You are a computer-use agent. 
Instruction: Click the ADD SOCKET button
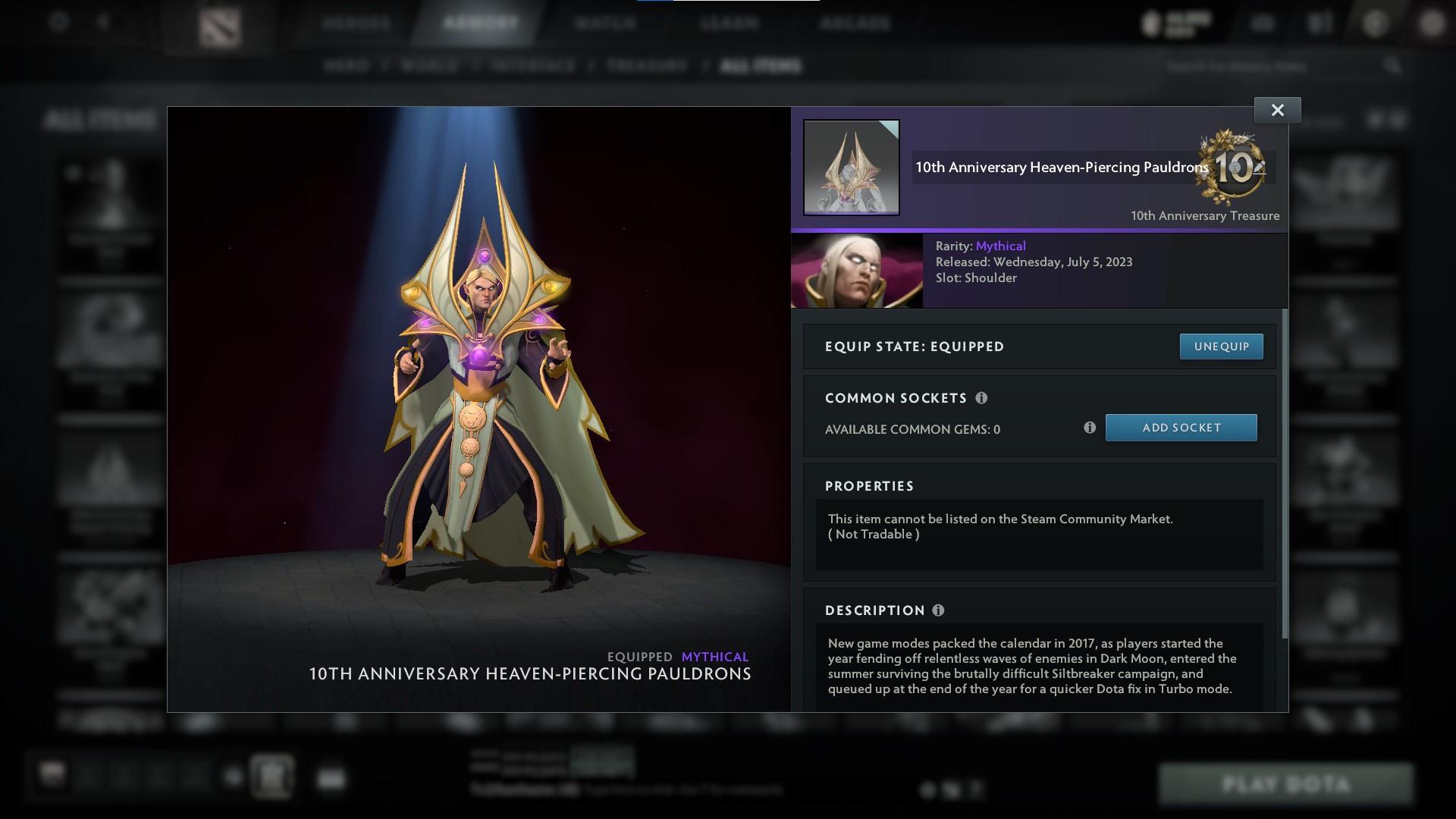click(1181, 427)
